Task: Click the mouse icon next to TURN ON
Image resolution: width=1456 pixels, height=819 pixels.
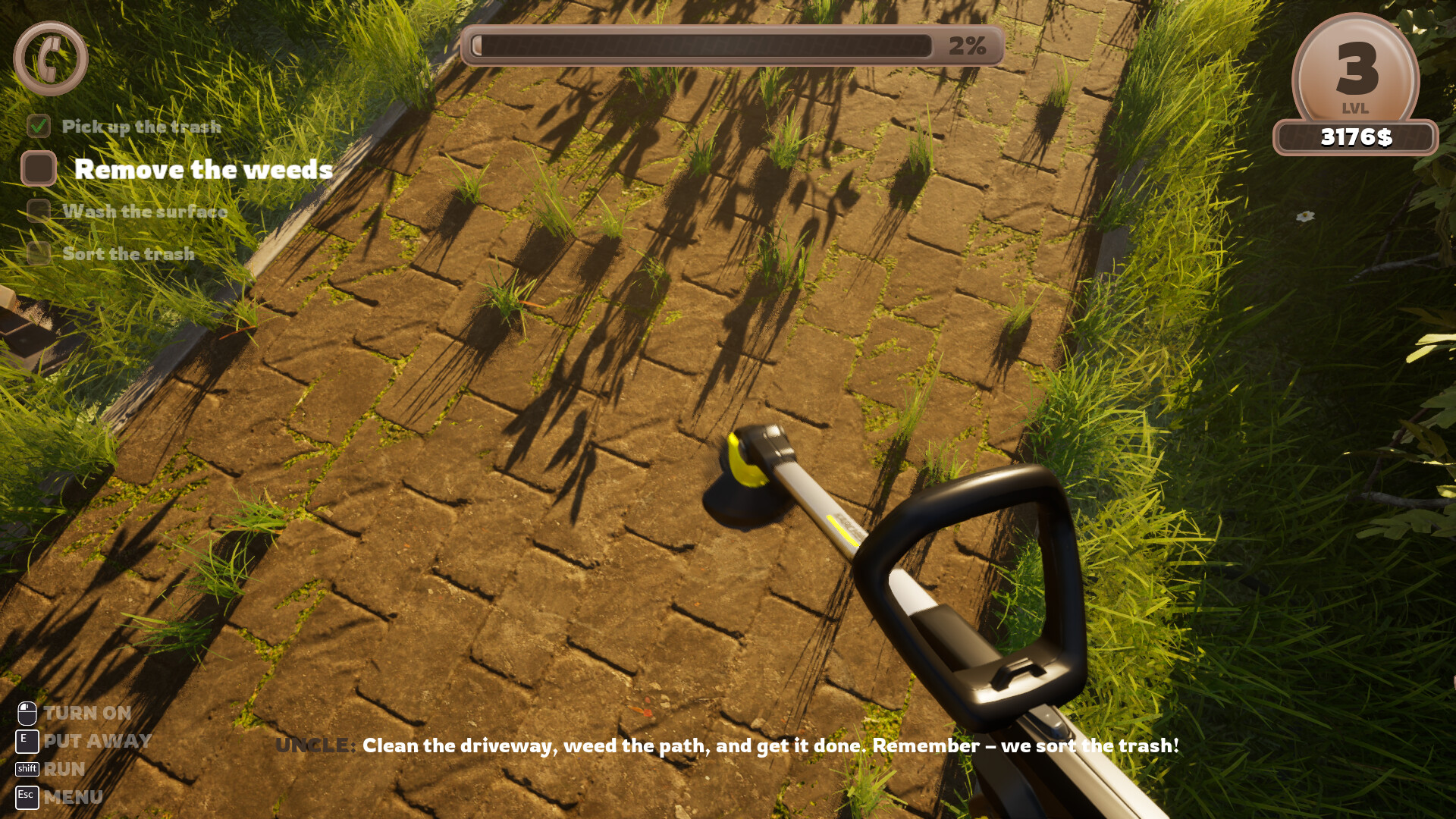Action: [27, 713]
